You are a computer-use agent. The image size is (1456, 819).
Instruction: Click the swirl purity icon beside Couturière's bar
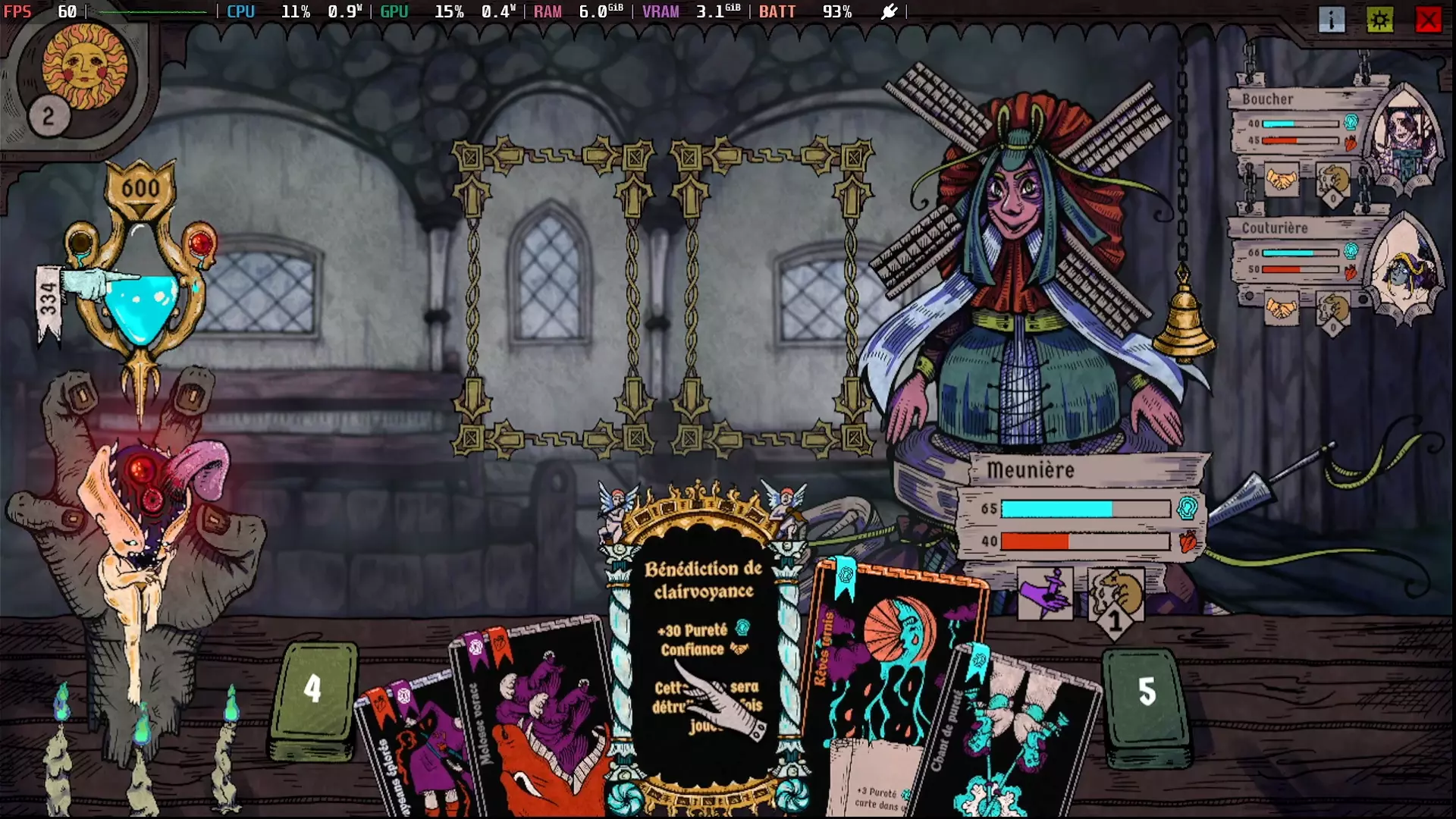click(1351, 250)
